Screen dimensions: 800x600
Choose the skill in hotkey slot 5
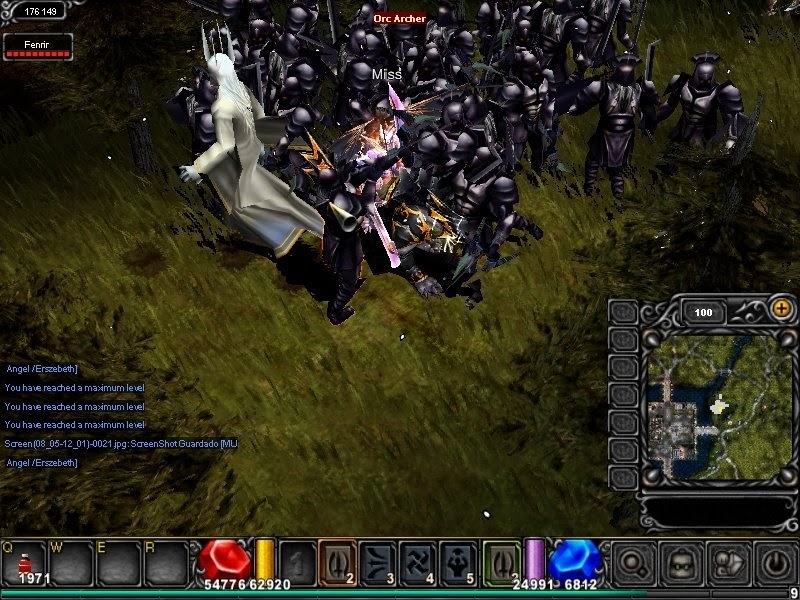tap(456, 560)
